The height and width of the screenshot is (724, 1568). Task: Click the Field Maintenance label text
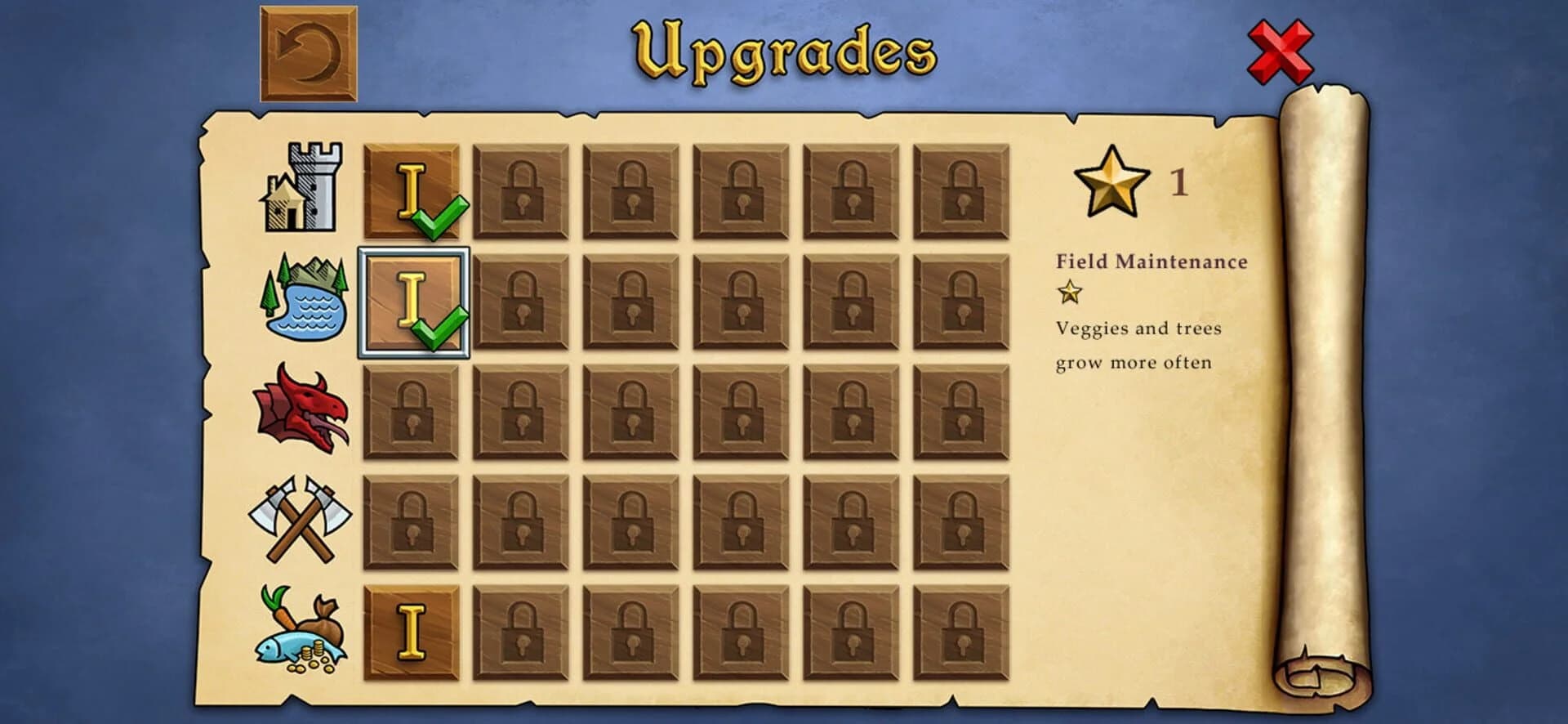pos(1152,261)
